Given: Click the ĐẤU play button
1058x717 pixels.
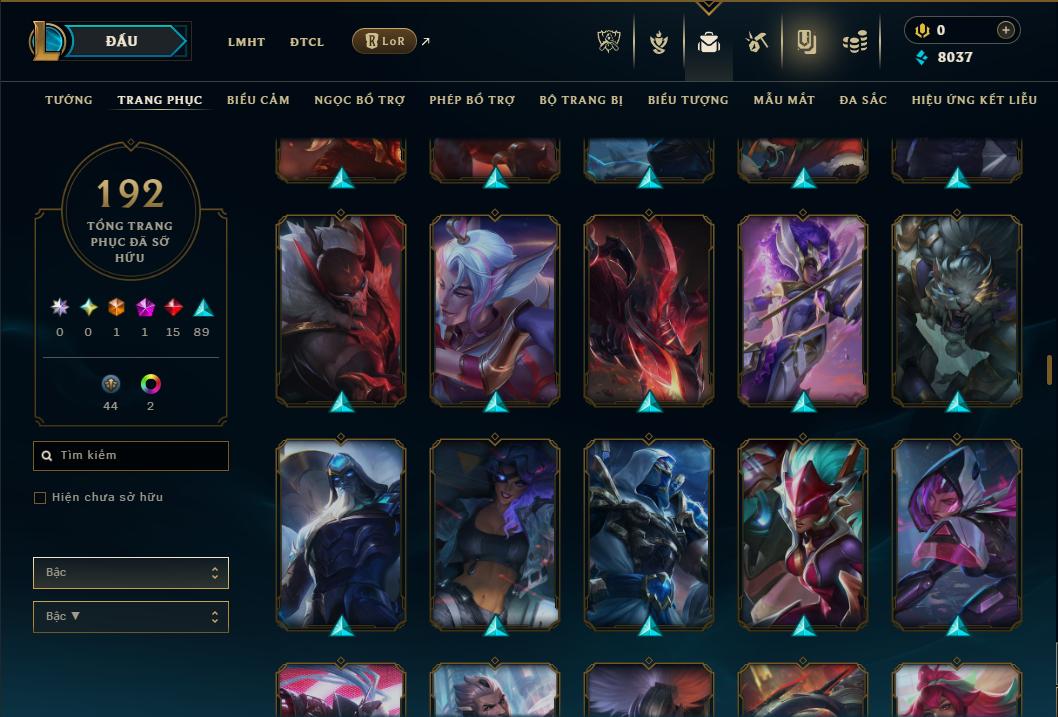Looking at the screenshot, I should [x=122, y=41].
